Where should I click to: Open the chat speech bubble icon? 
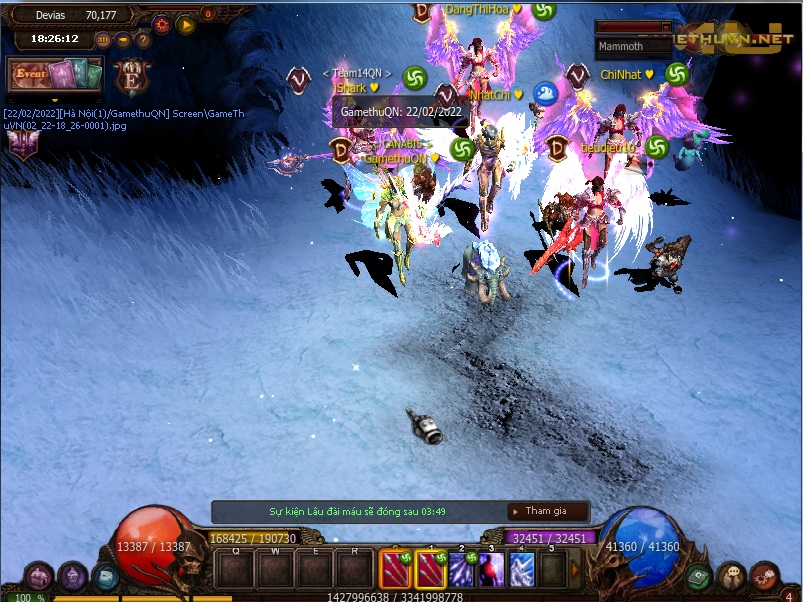tap(732, 577)
